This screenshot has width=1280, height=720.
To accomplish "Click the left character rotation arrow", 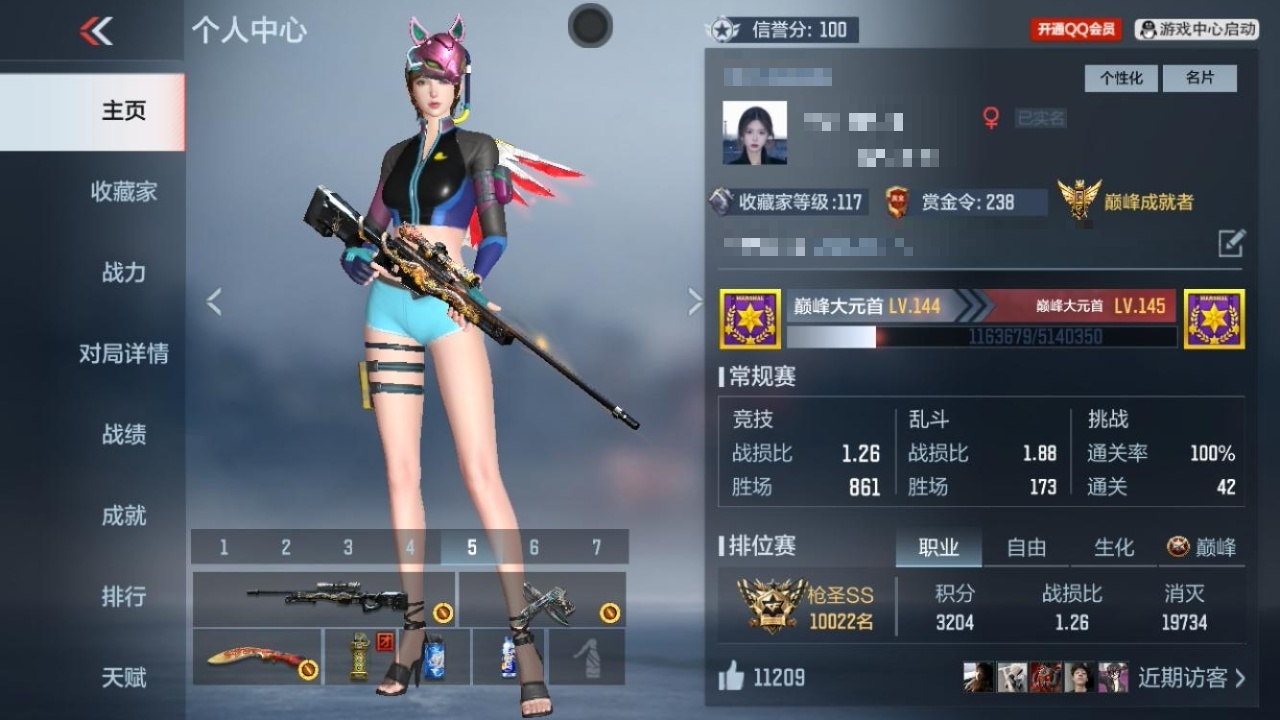I will click(x=214, y=300).
